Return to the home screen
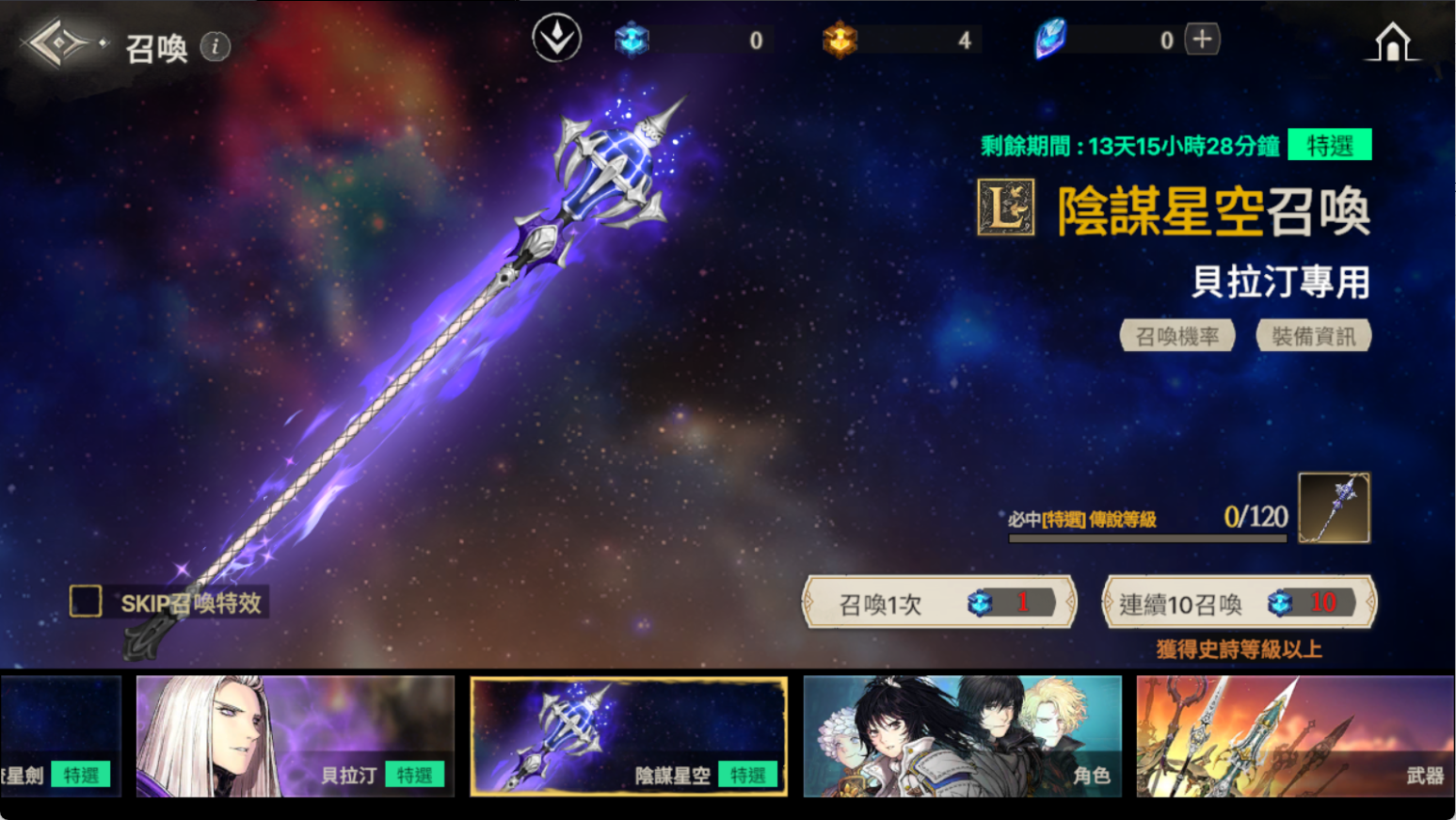This screenshot has height=820, width=1456. [x=1392, y=42]
